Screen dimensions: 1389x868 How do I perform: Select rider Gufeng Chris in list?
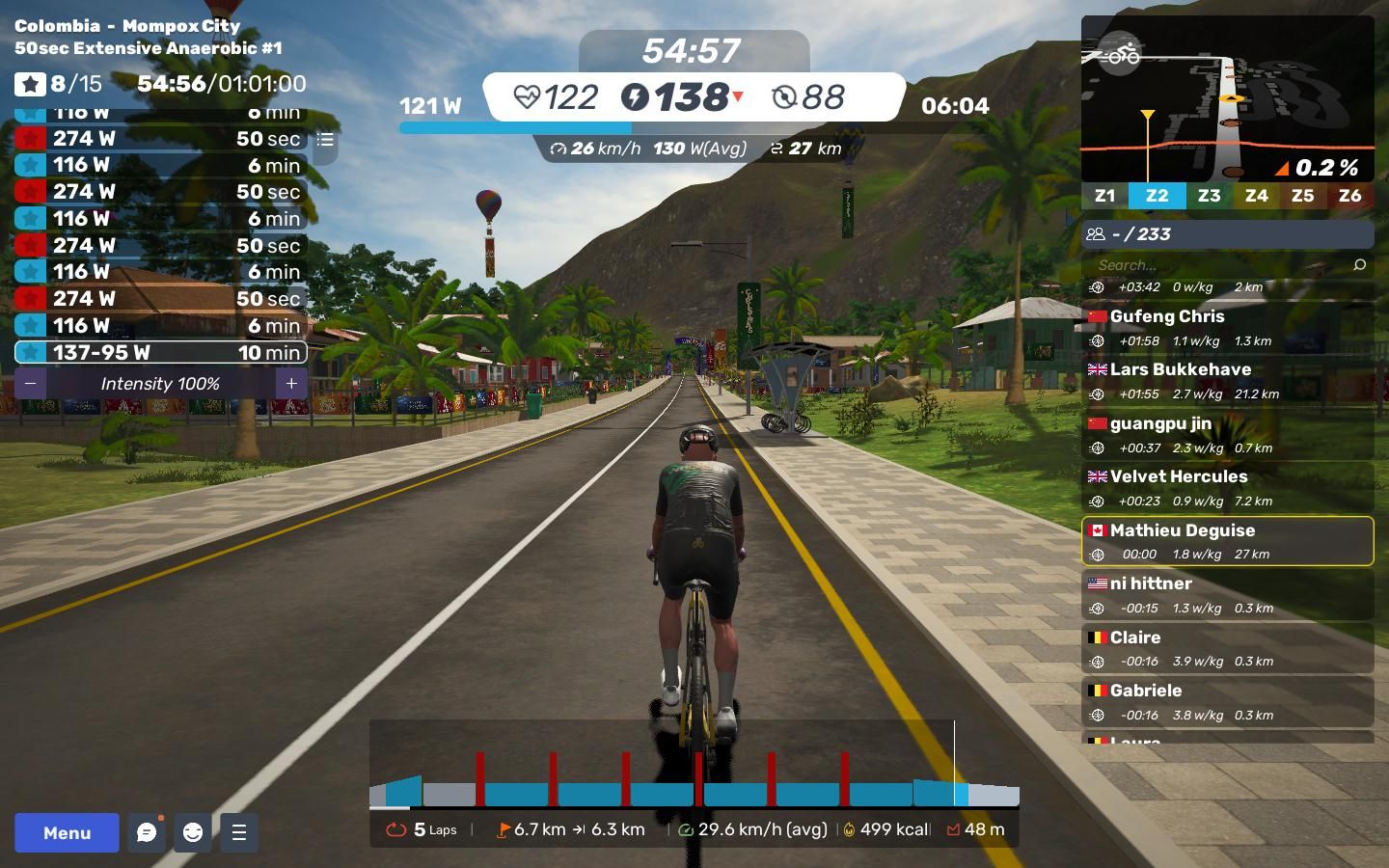tap(1227, 328)
